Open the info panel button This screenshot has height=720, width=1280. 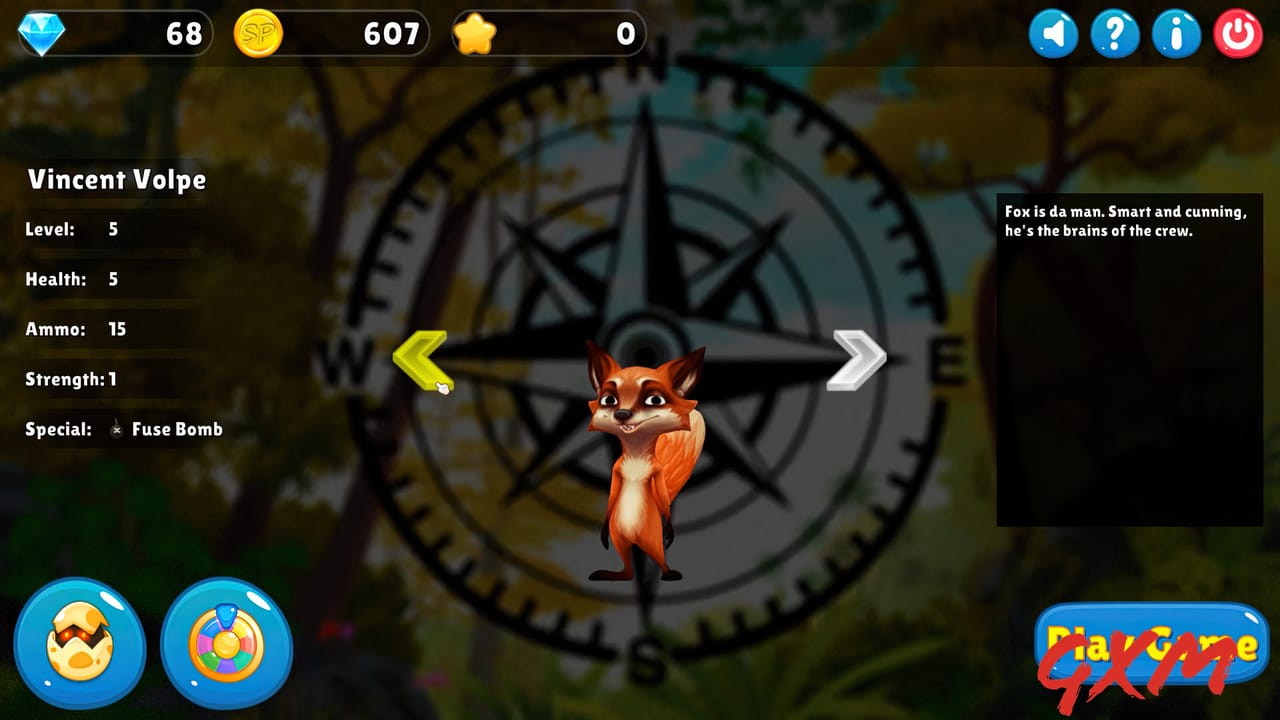click(x=1176, y=33)
